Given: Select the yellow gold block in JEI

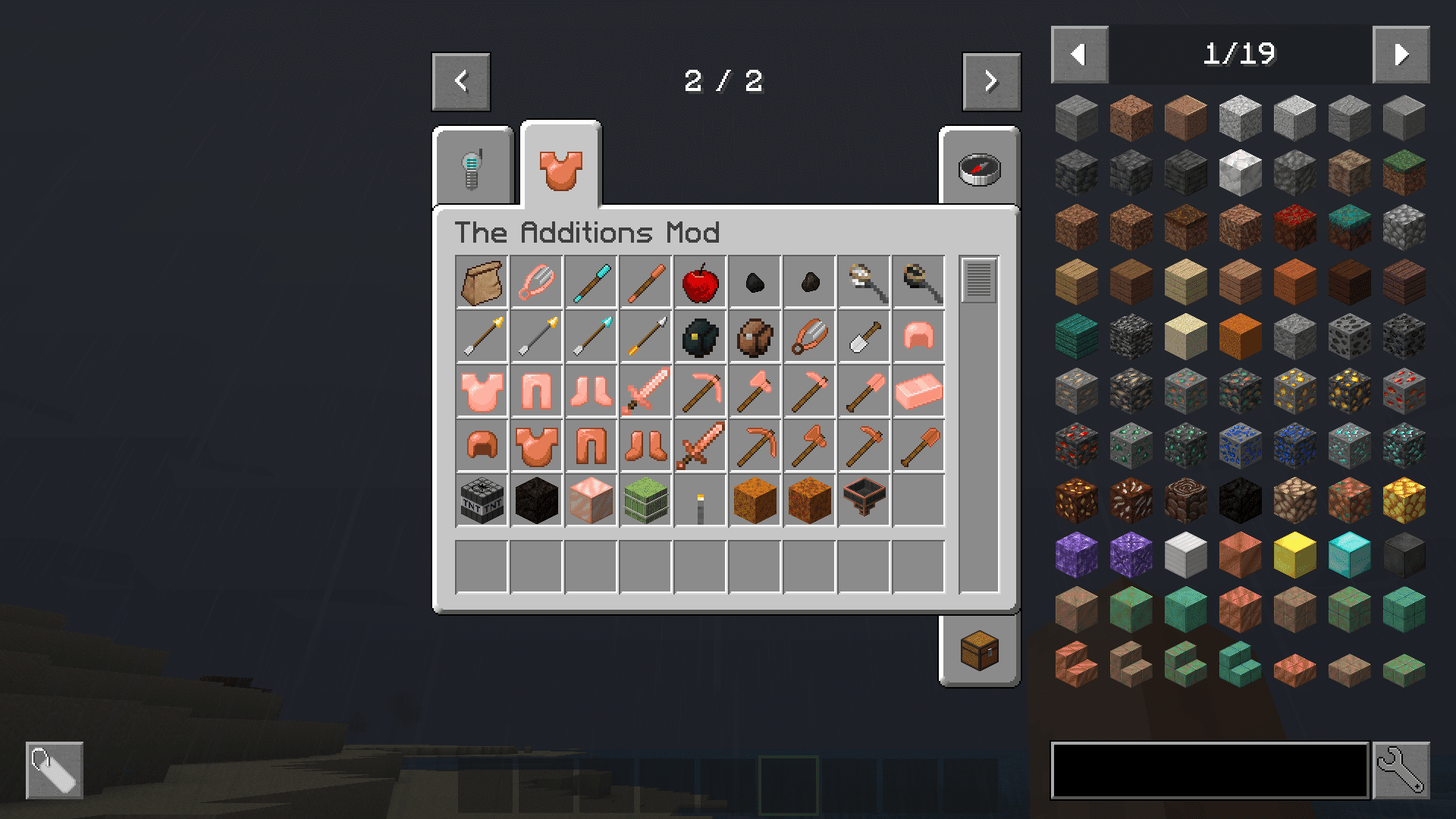Looking at the screenshot, I should (1294, 555).
